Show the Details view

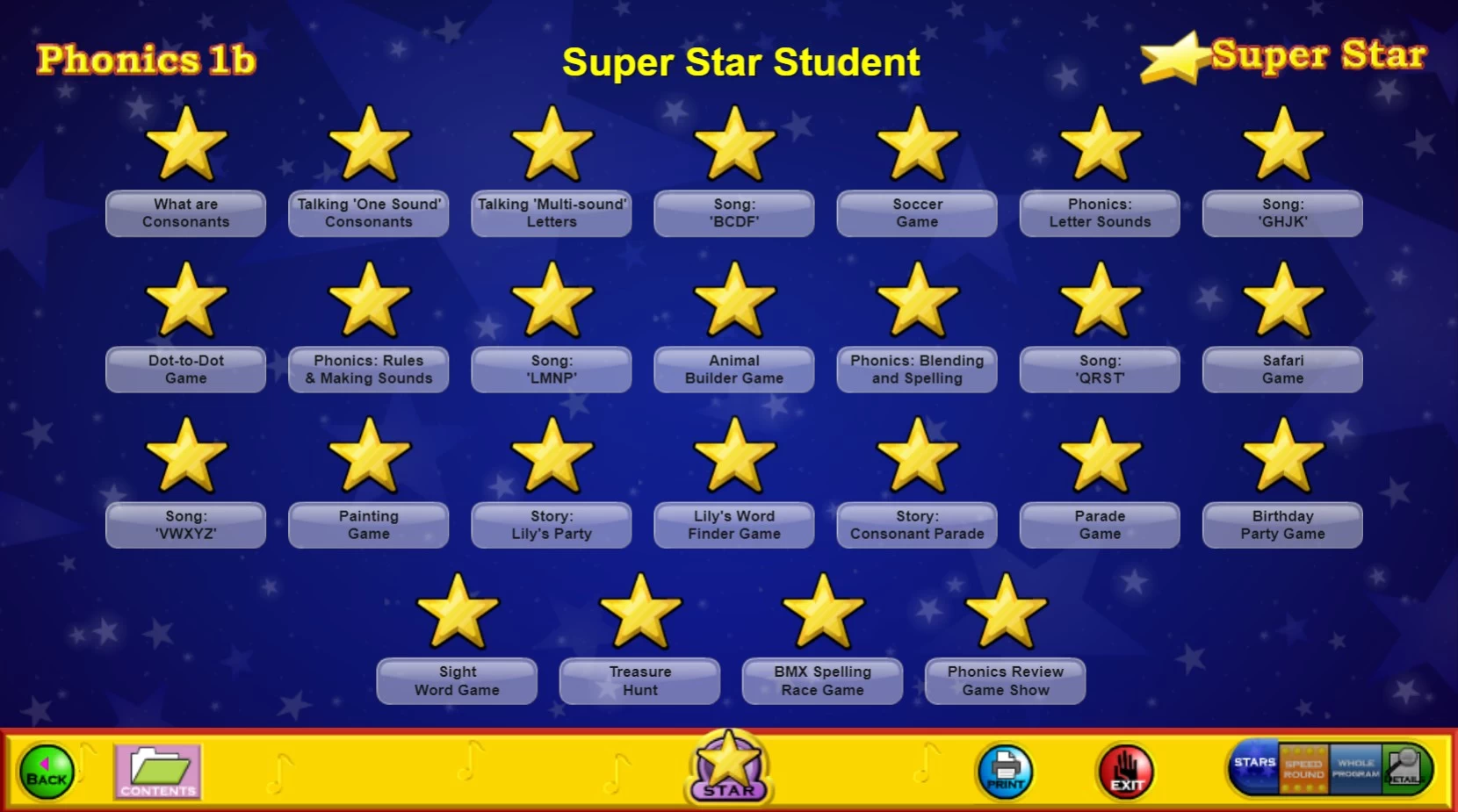(x=1404, y=769)
